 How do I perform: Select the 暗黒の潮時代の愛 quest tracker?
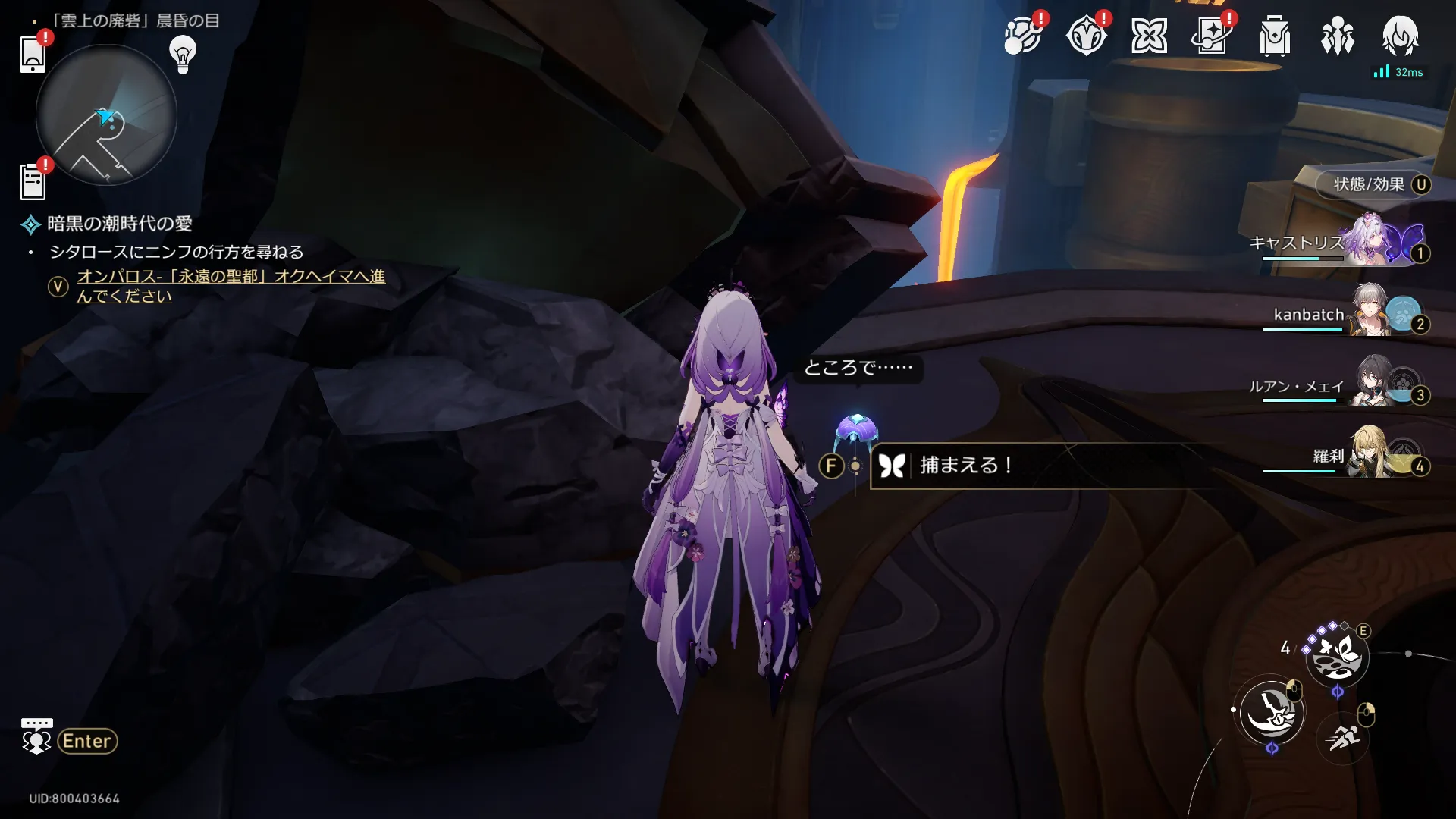[x=119, y=224]
